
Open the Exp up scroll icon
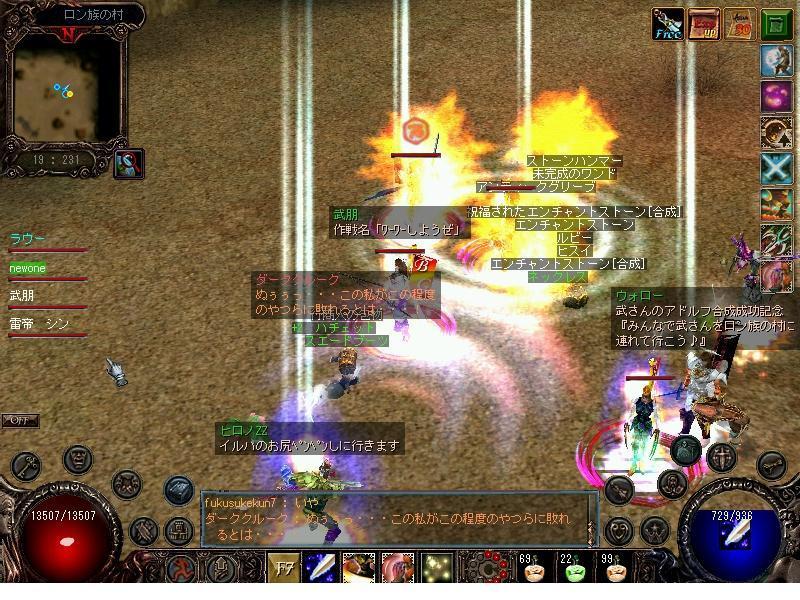coord(705,23)
